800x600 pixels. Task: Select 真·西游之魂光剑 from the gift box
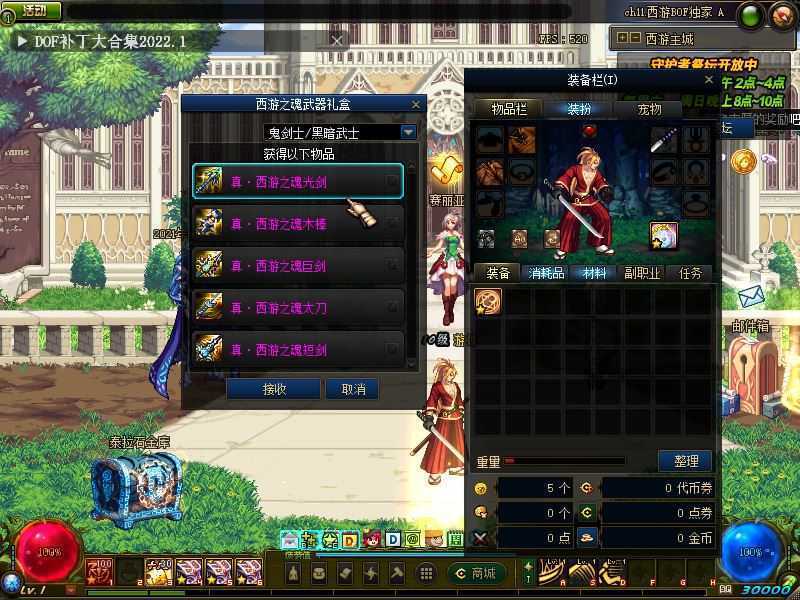297,181
